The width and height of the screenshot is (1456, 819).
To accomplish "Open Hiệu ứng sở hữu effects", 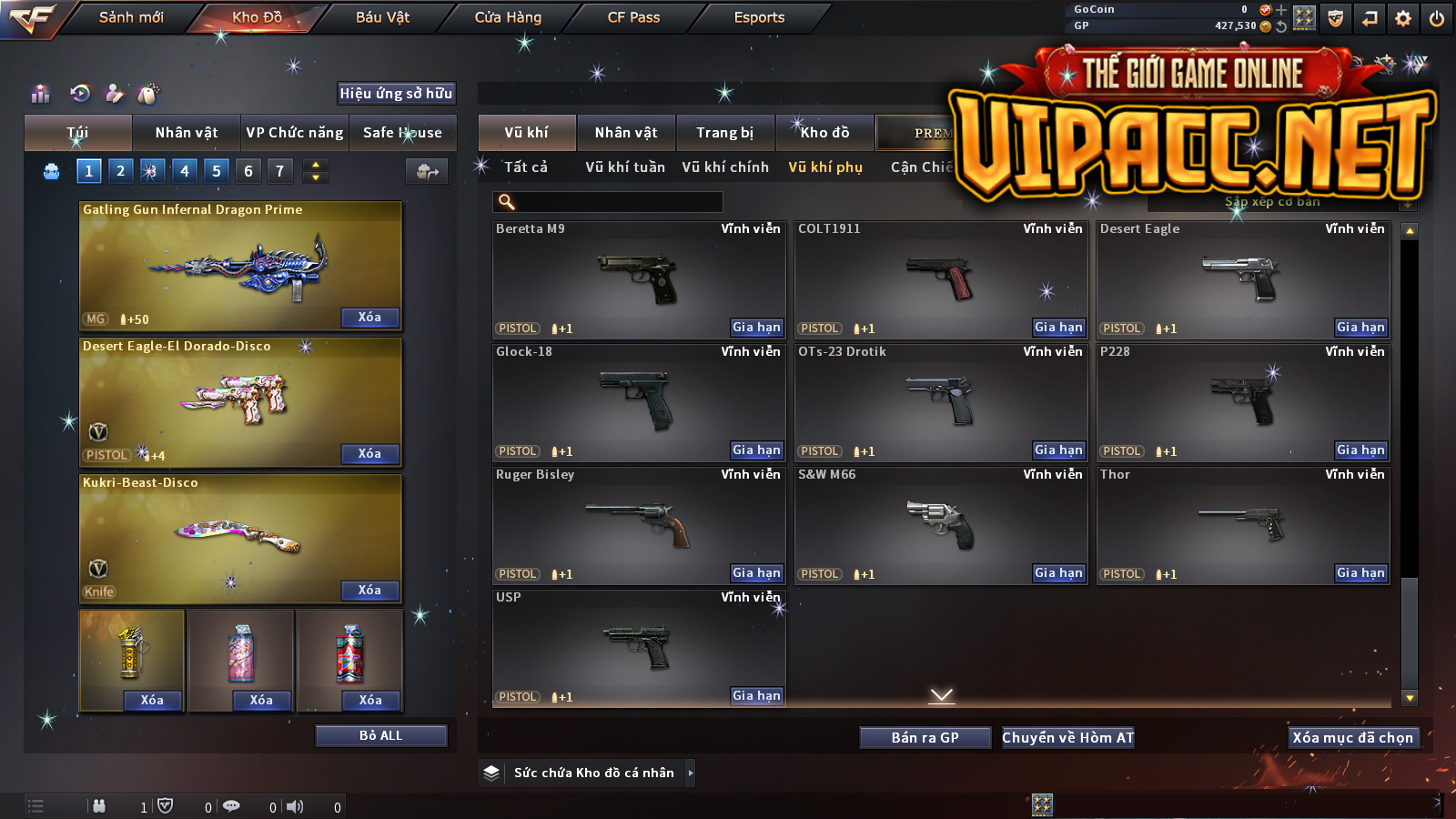I will pos(396,94).
